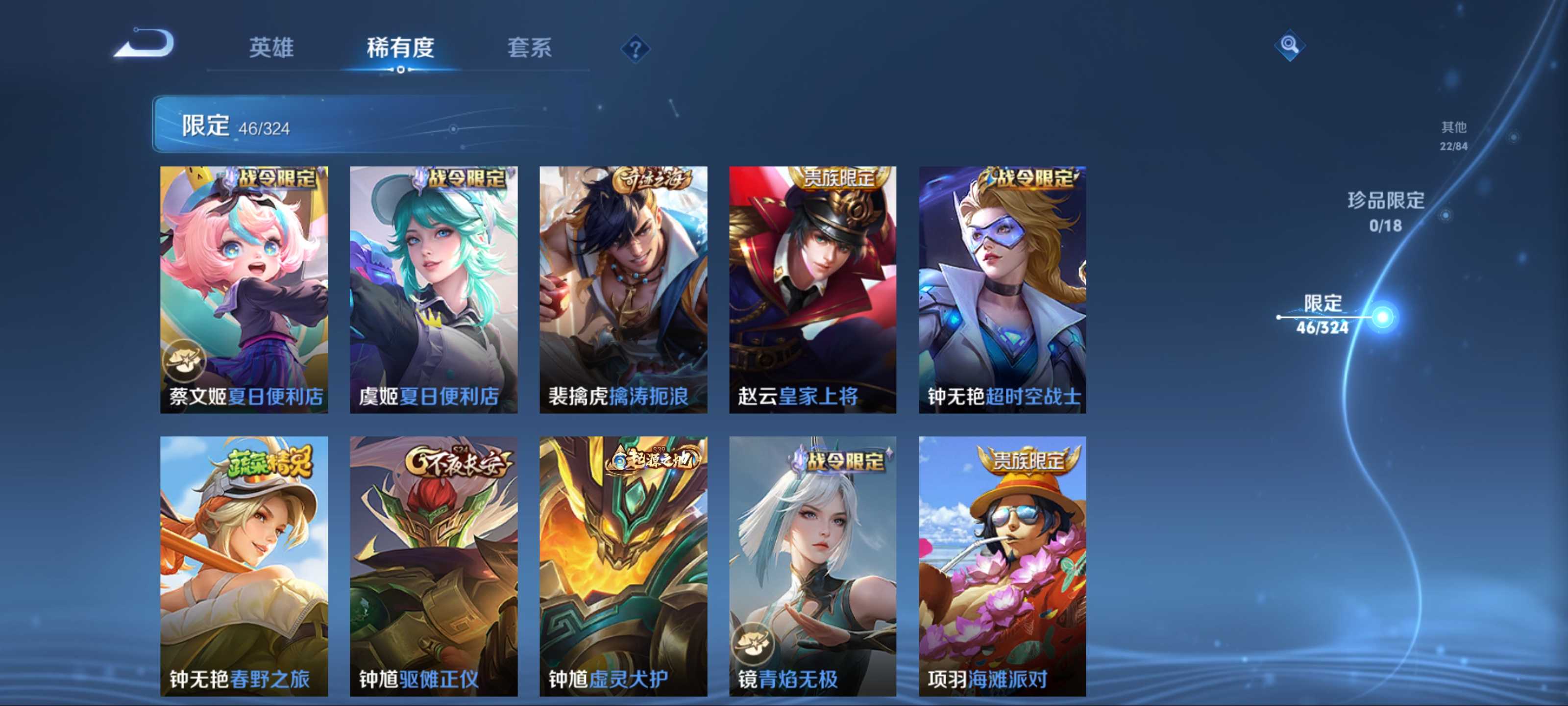Select the 钟馗 虚灵犬护 skin
Screen dimensions: 1568x706
[623, 565]
